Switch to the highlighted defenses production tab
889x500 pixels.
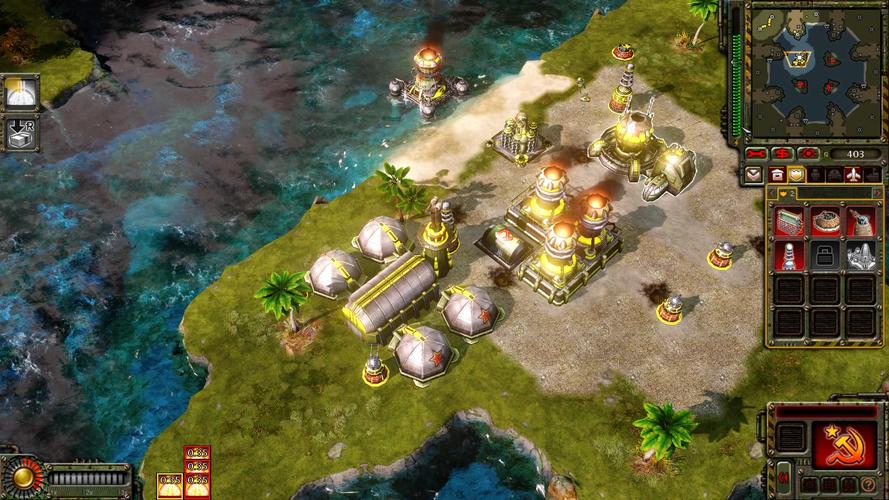point(797,174)
